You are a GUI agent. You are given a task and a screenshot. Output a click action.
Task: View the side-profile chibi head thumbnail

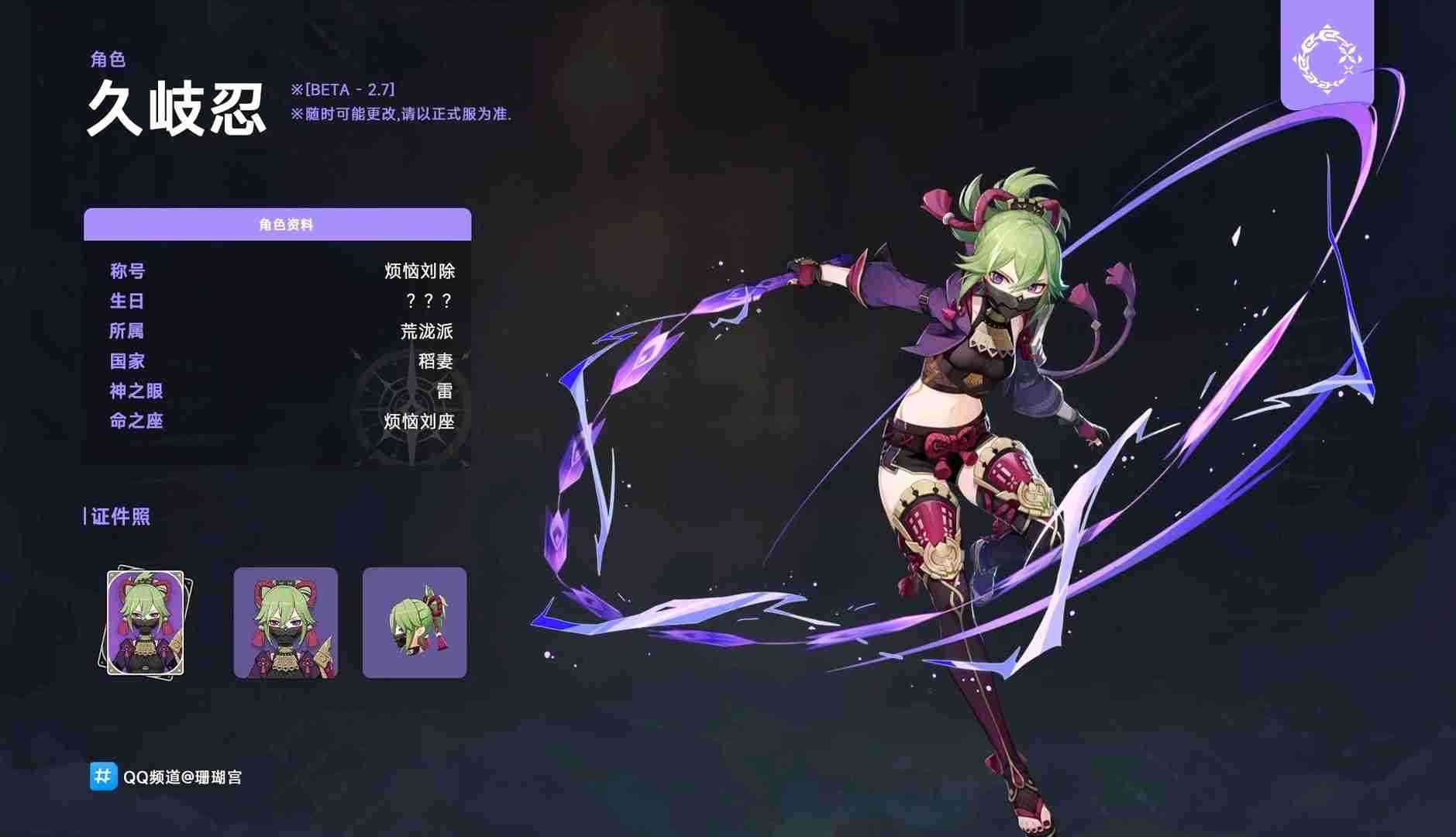[x=415, y=623]
